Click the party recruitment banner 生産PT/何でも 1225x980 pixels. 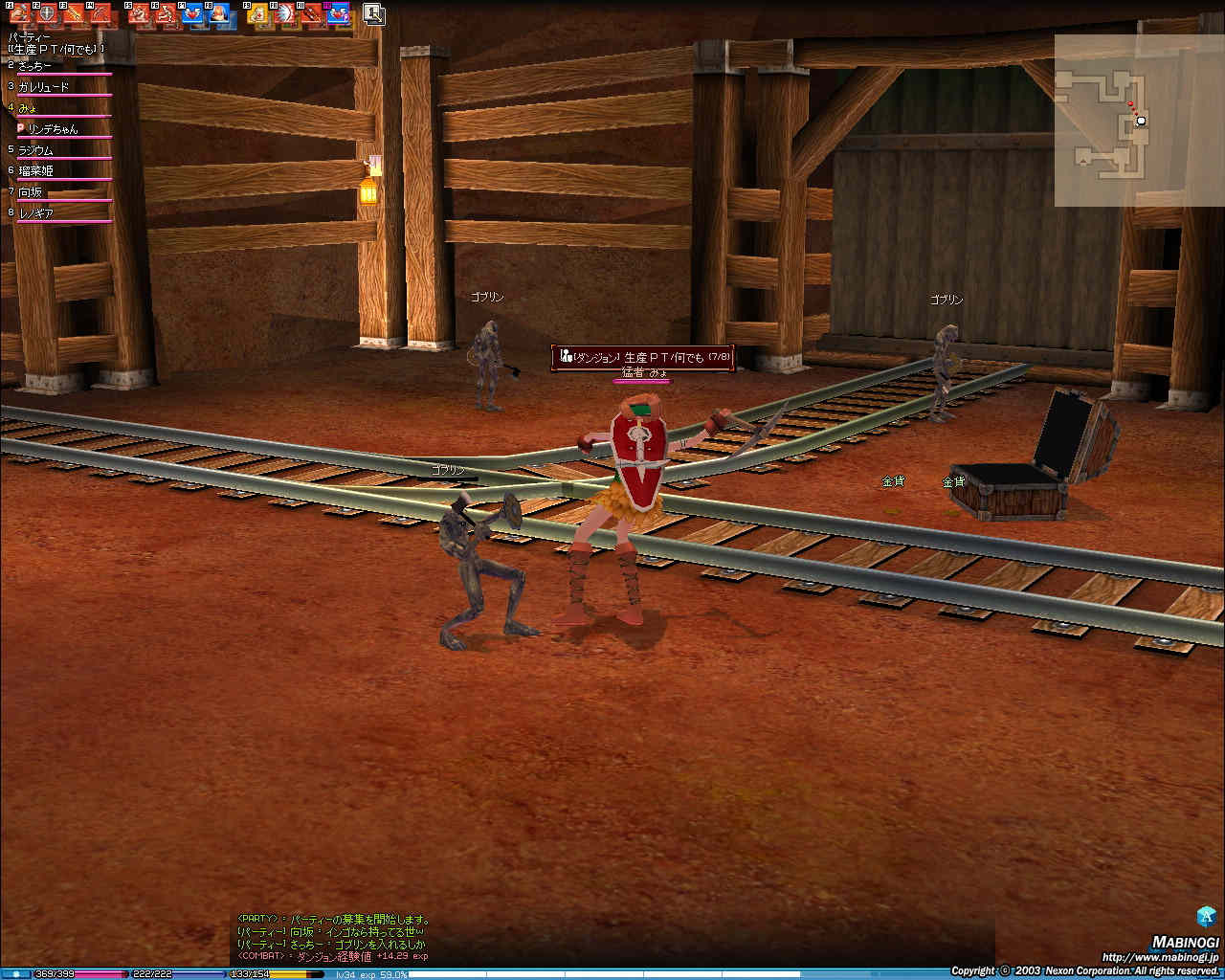643,357
